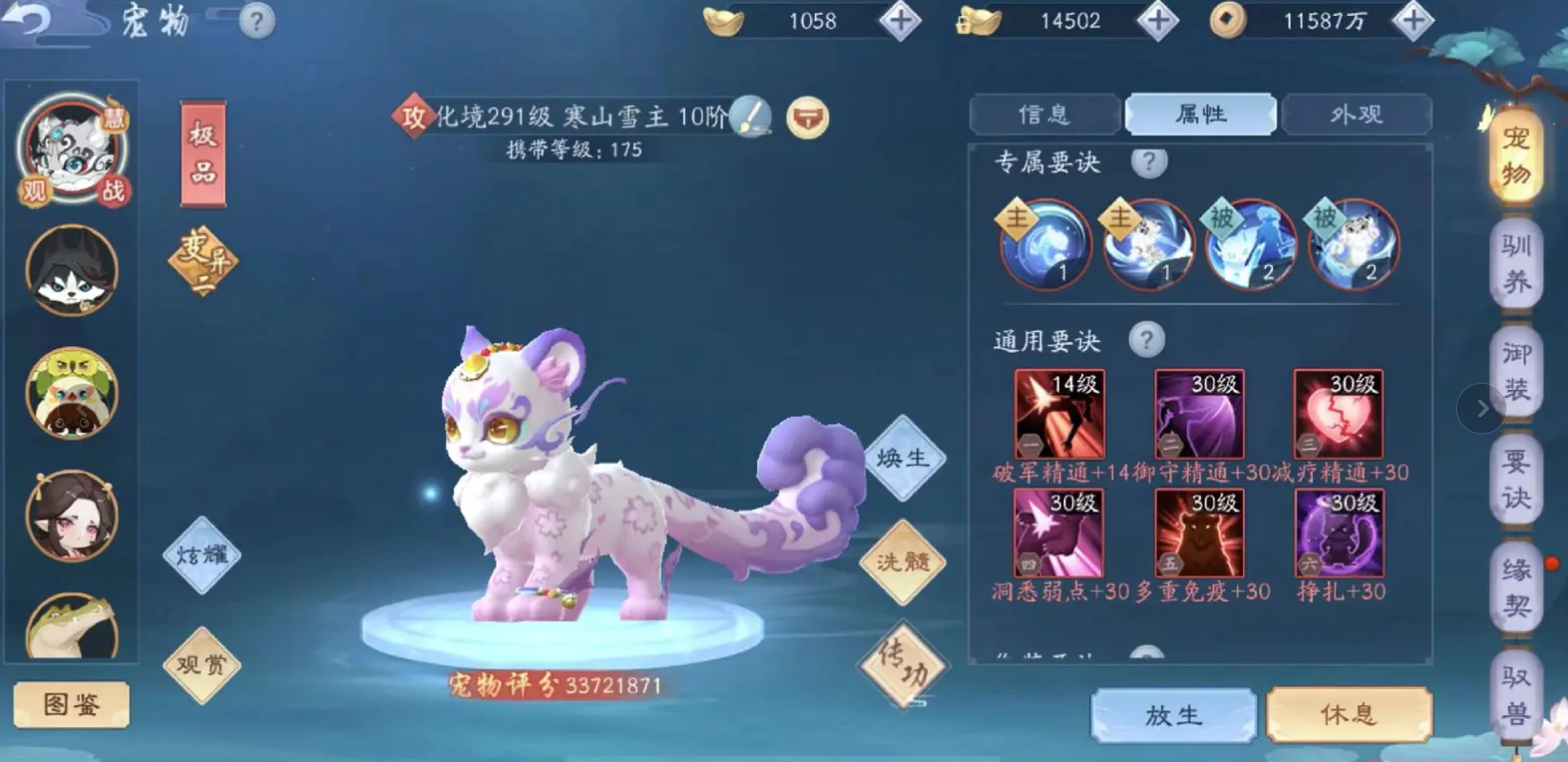This screenshot has width=1568, height=762.
Task: Select the 破军精通 14级 skill icon
Action: tap(1058, 411)
